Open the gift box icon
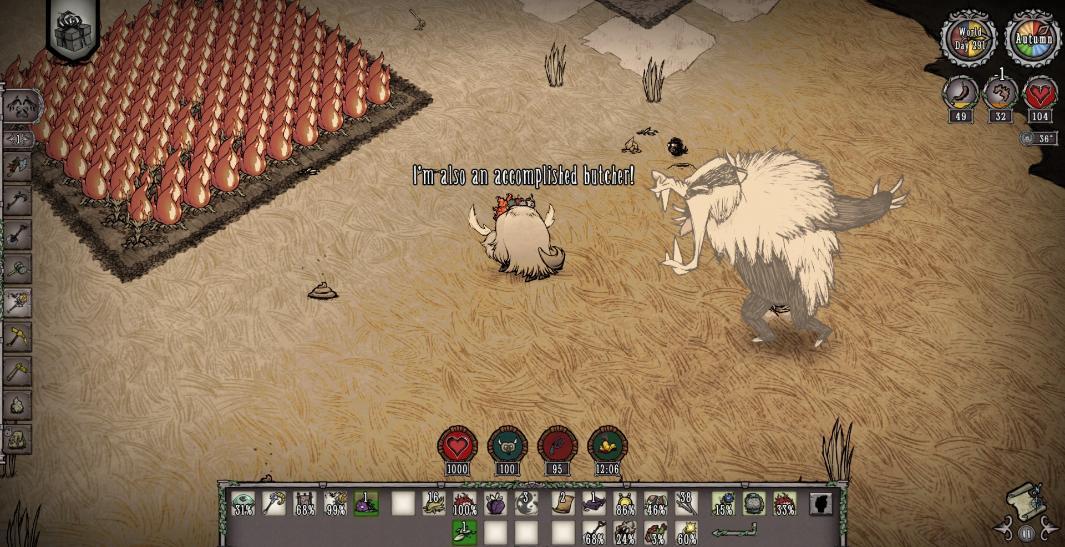The width and height of the screenshot is (1065, 547). point(74,32)
